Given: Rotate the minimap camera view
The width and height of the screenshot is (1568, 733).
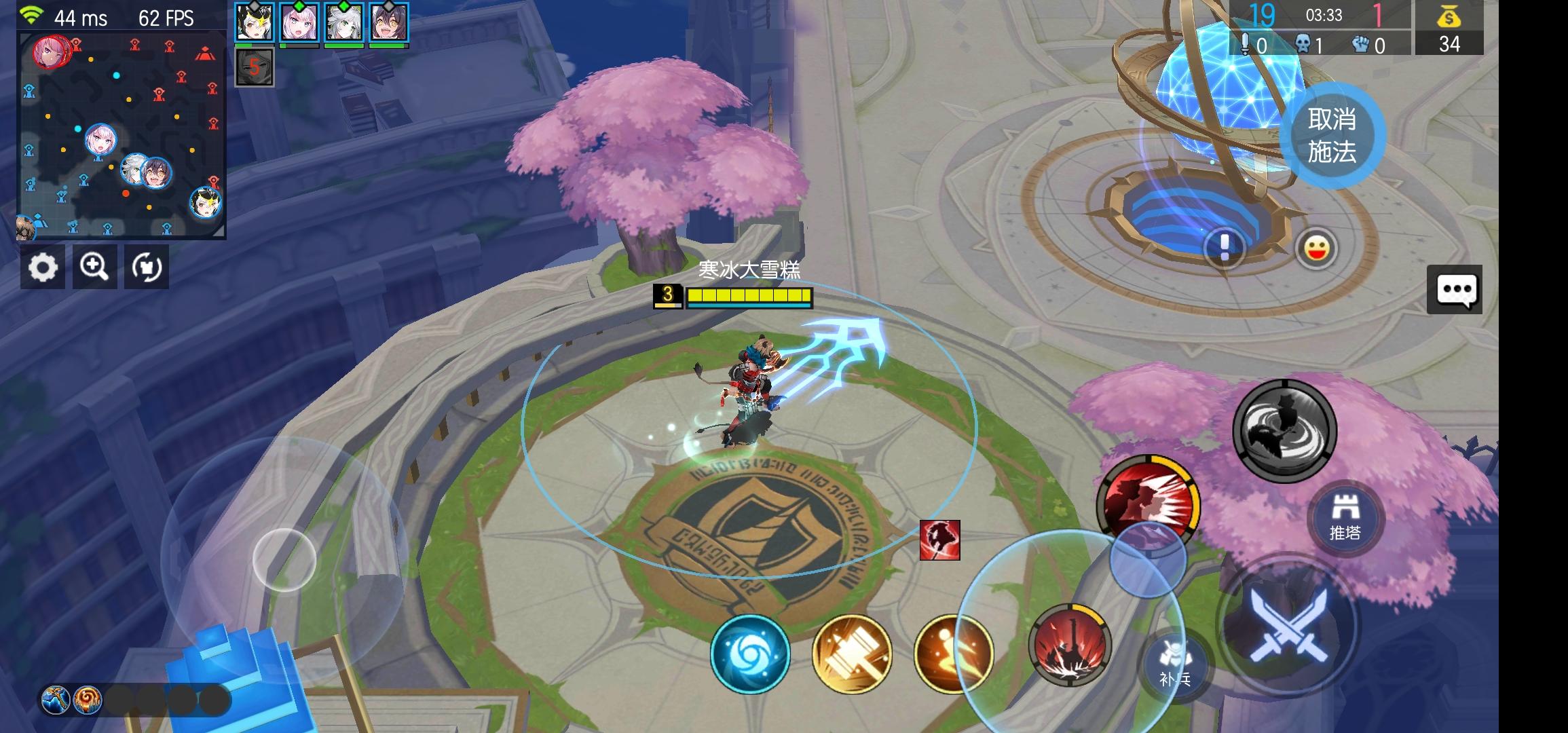Looking at the screenshot, I should coord(147,267).
